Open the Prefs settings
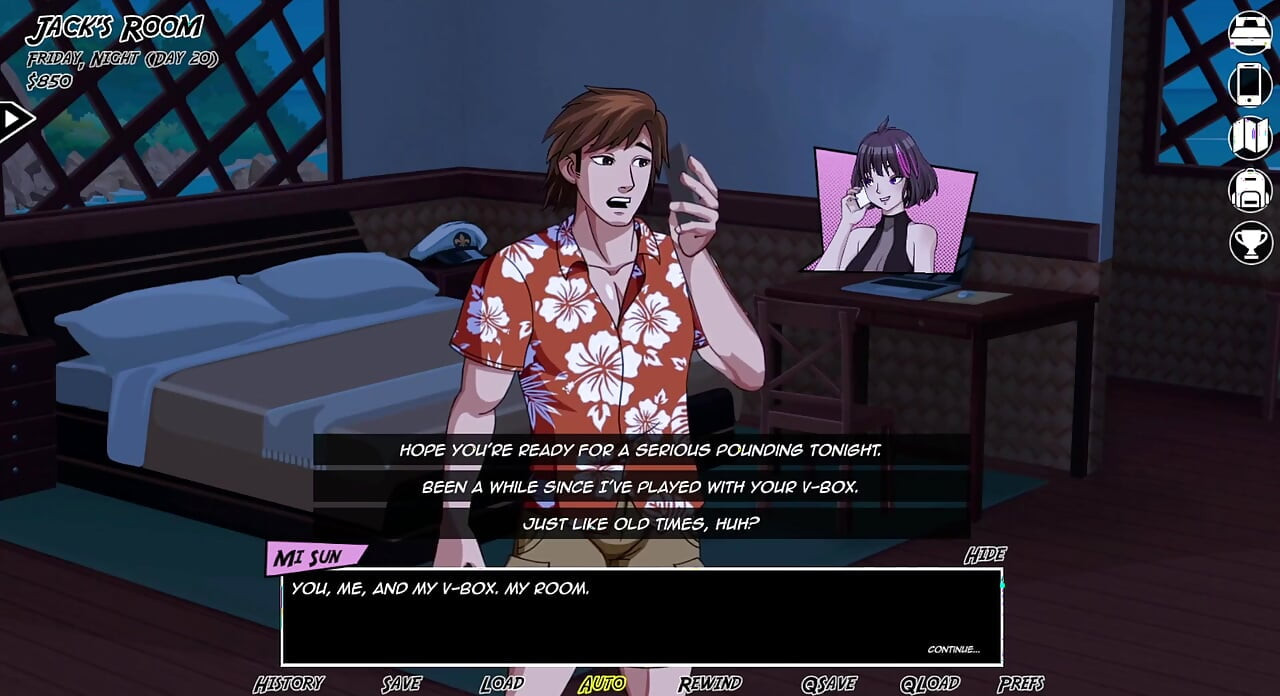Viewport: 1280px width, 696px height. click(x=1021, y=684)
